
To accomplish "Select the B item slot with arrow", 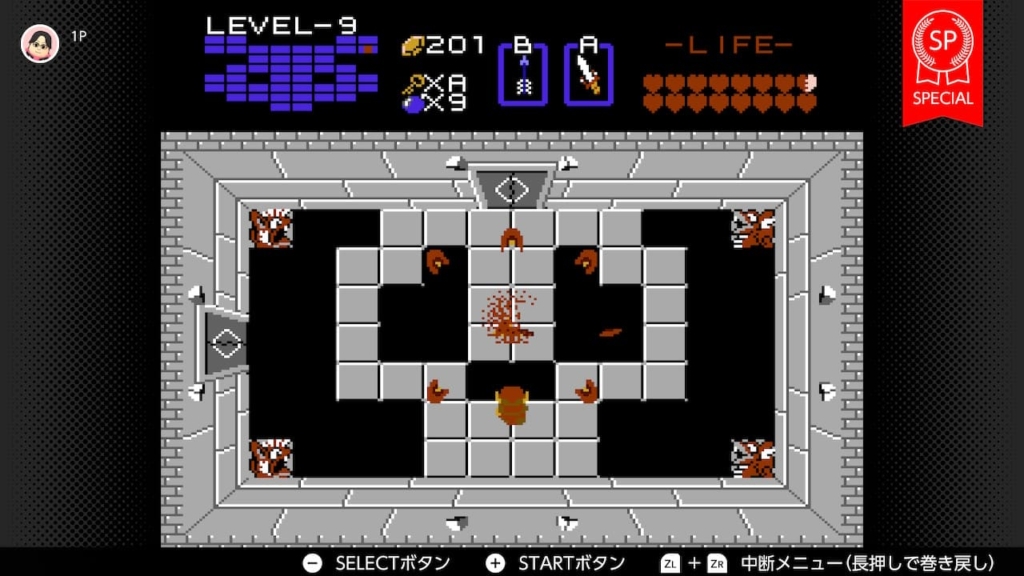I will pos(522,74).
